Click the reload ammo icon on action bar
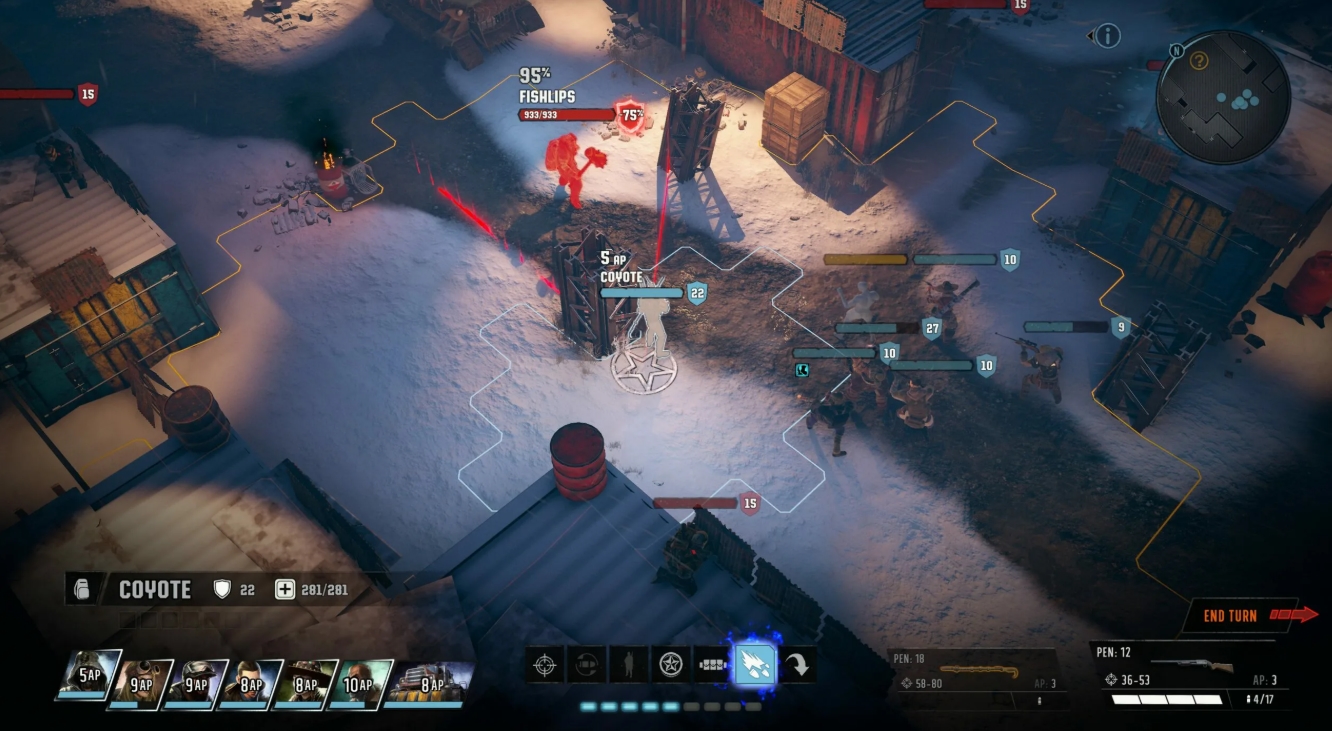The height and width of the screenshot is (731, 1332). tap(584, 663)
